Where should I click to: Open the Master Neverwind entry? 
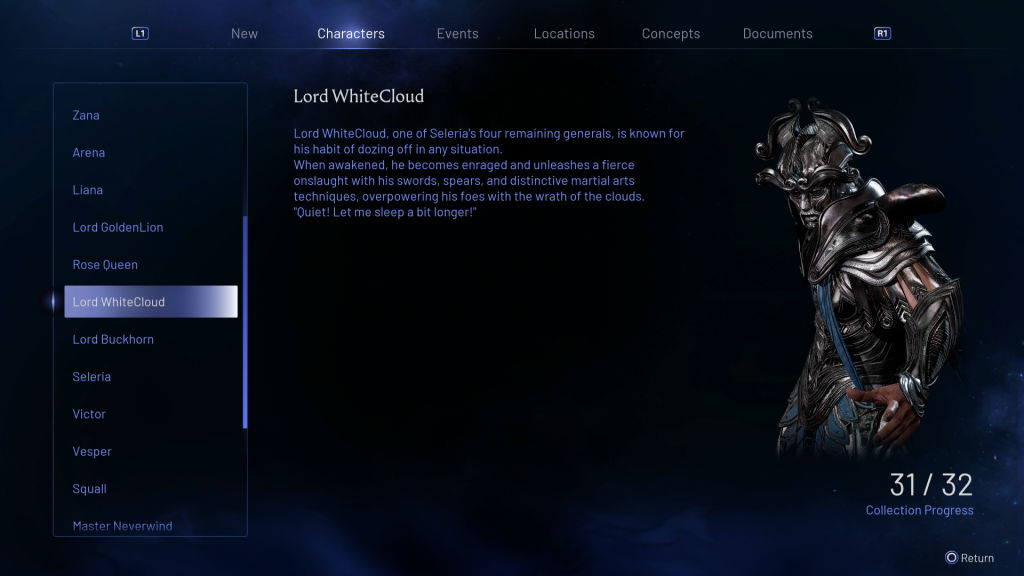tap(123, 526)
